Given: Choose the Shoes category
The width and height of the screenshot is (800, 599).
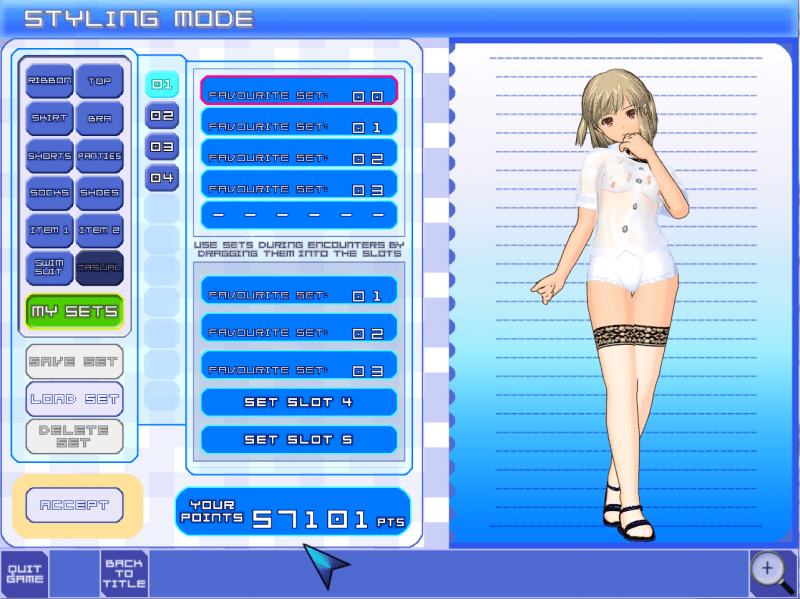Looking at the screenshot, I should (99, 193).
